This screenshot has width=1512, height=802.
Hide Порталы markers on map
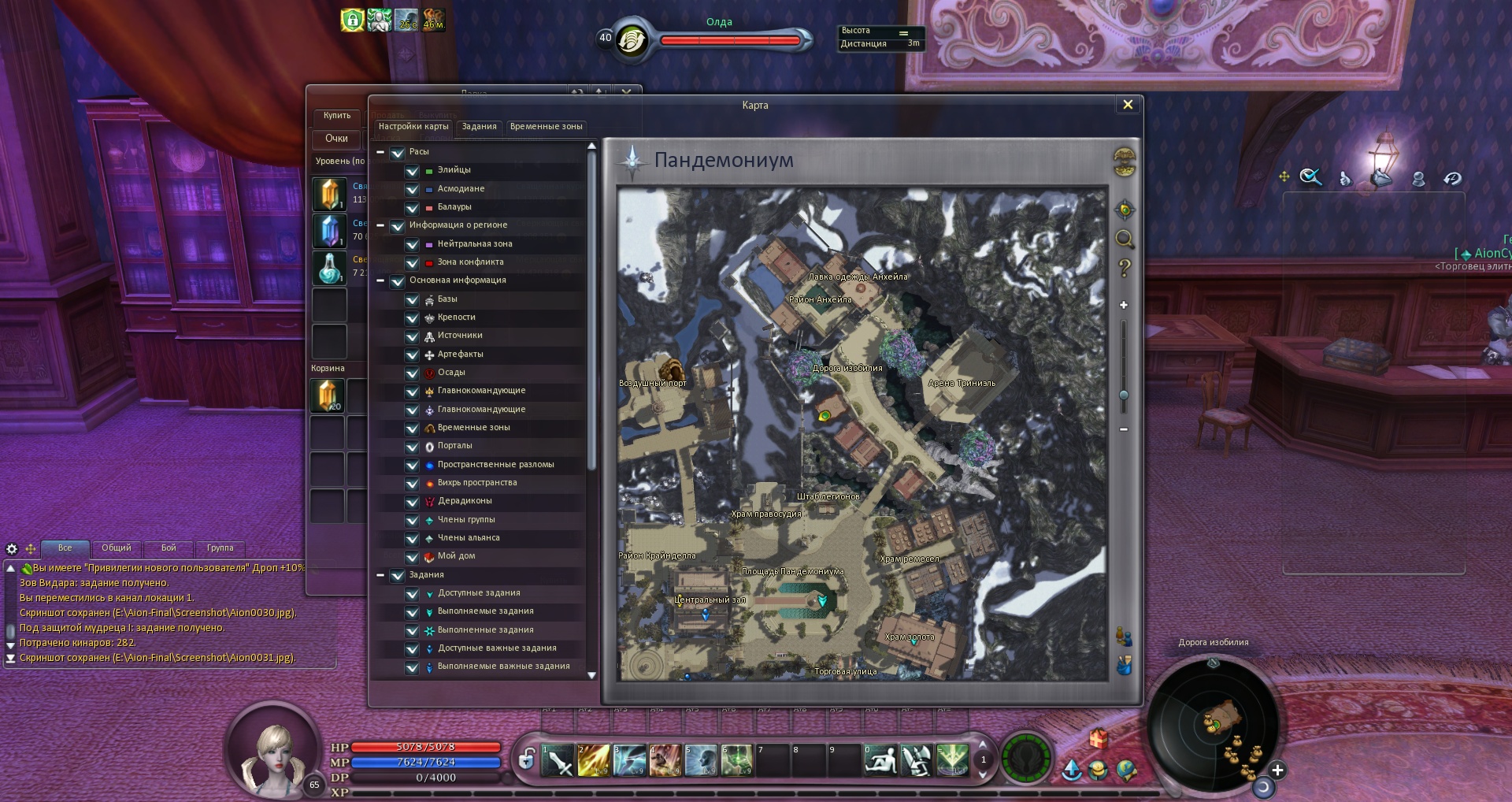coord(412,447)
